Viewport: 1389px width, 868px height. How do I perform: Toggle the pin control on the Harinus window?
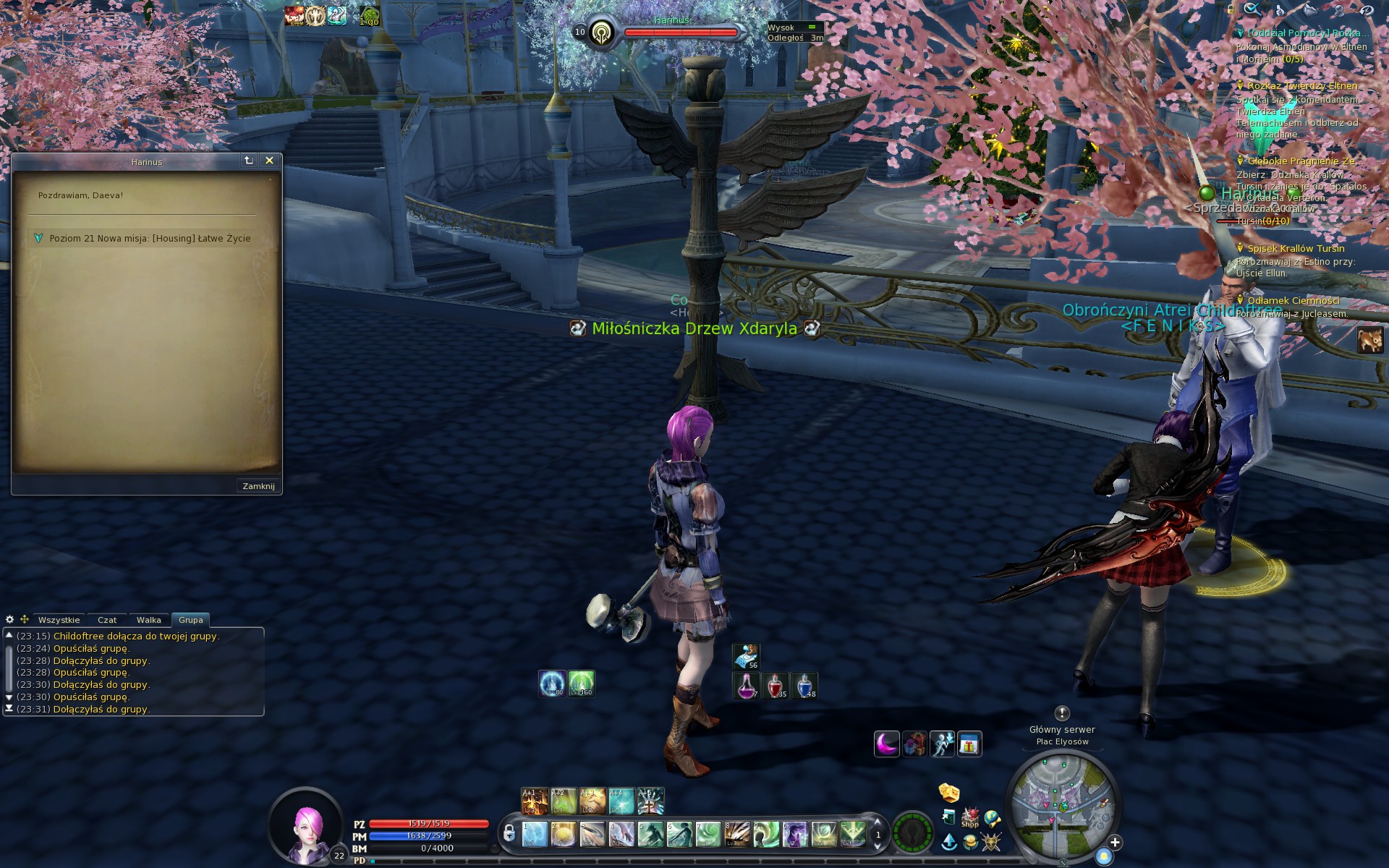click(248, 162)
